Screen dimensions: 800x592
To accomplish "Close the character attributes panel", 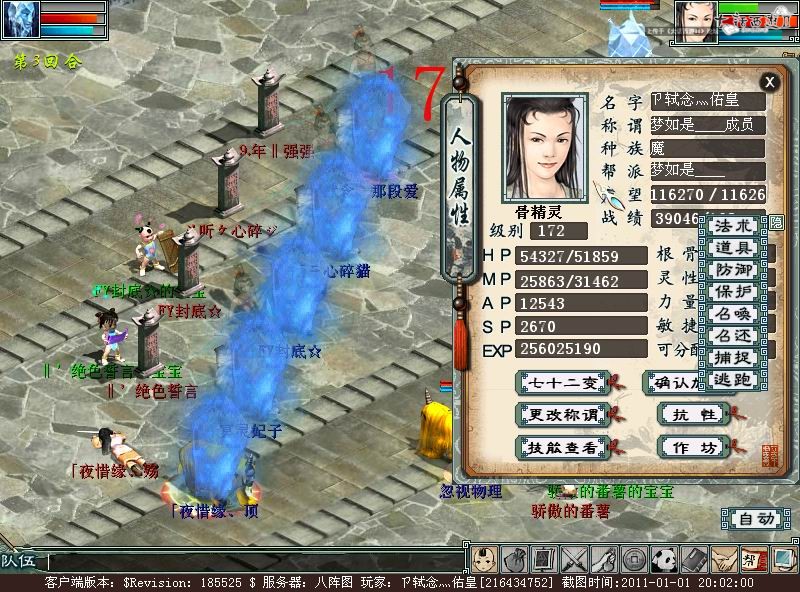I will point(768,82).
